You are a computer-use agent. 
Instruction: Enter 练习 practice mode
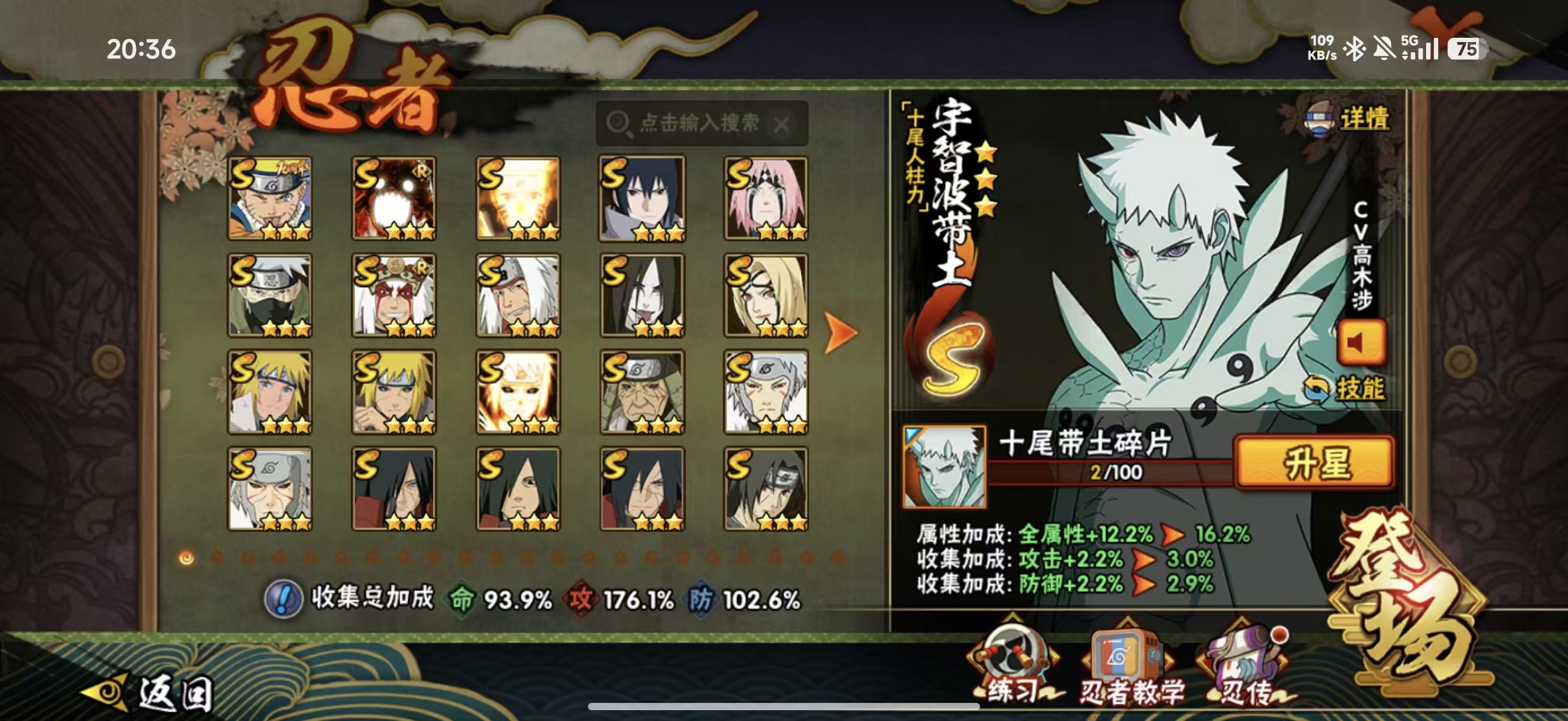coord(1014,666)
